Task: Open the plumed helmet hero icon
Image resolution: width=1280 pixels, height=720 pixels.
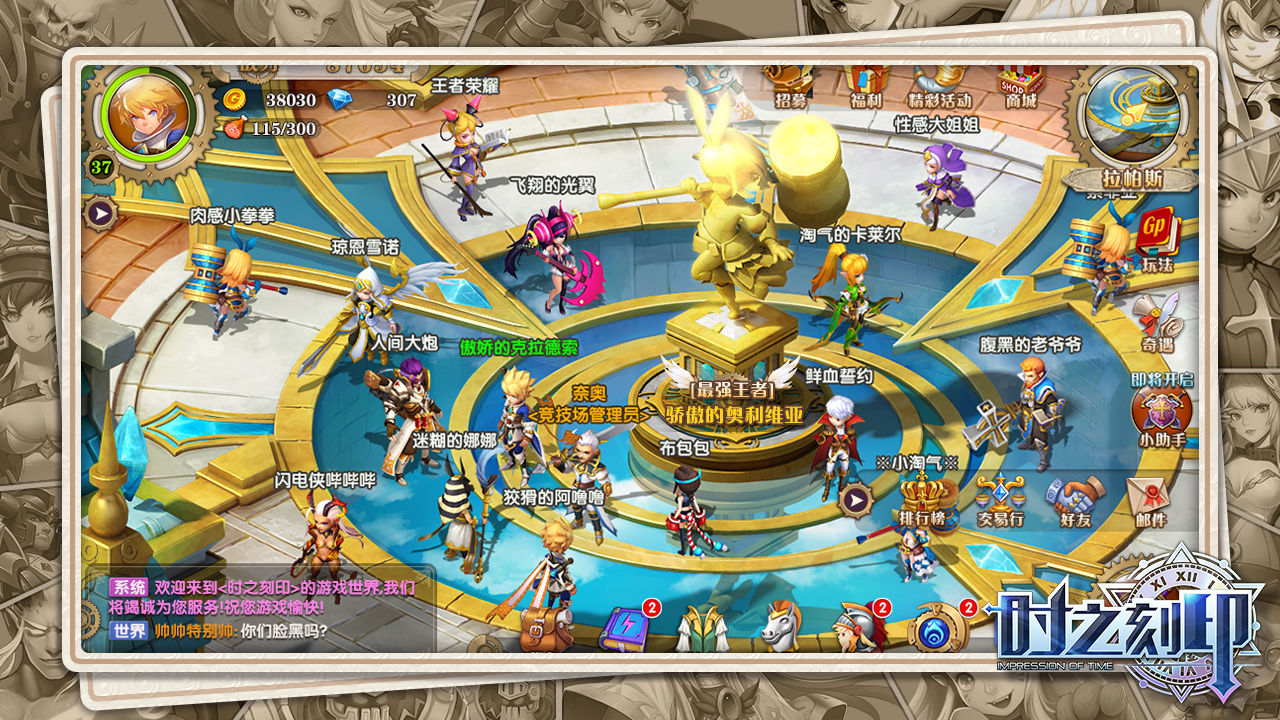Action: point(860,626)
